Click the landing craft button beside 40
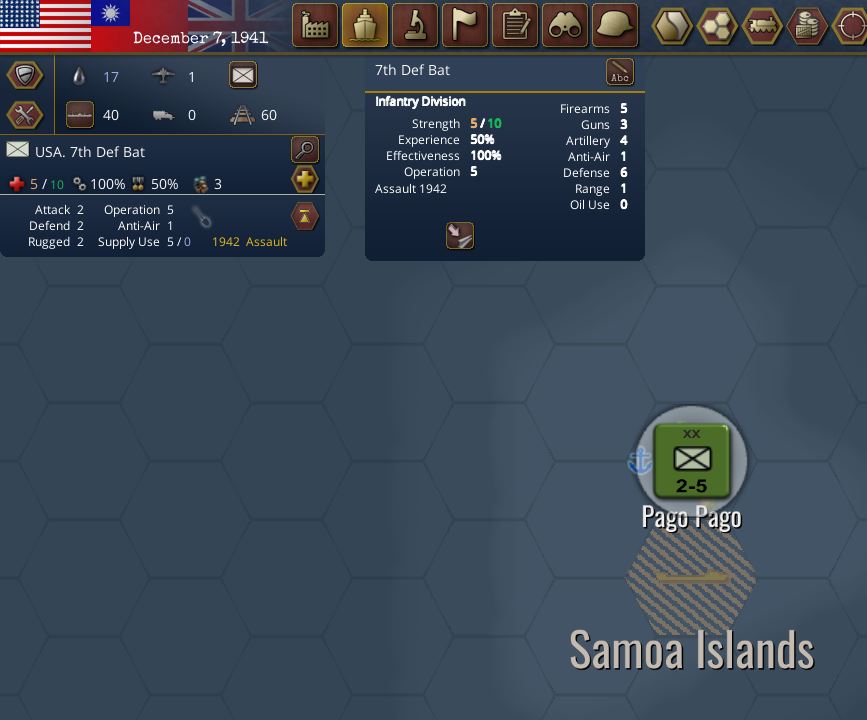This screenshot has width=867, height=720. [81, 115]
